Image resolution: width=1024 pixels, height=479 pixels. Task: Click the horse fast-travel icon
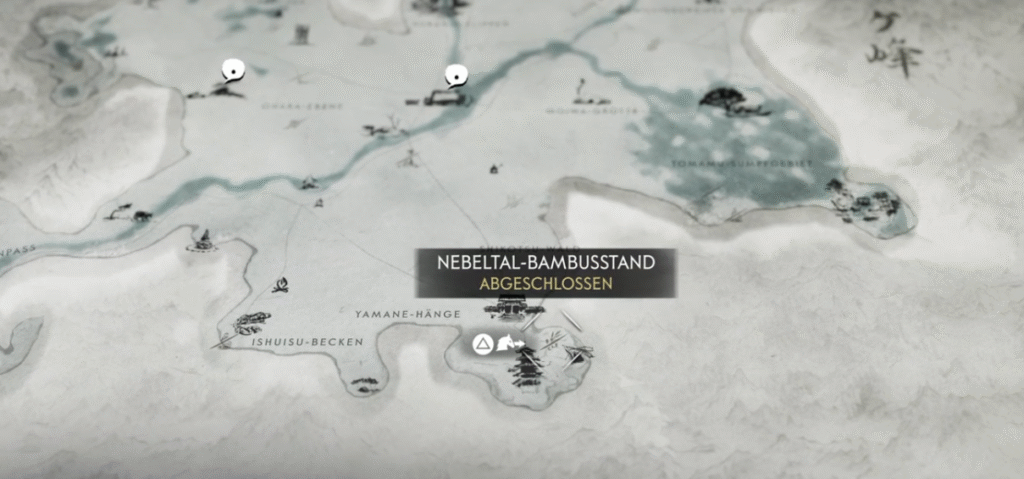click(x=510, y=344)
